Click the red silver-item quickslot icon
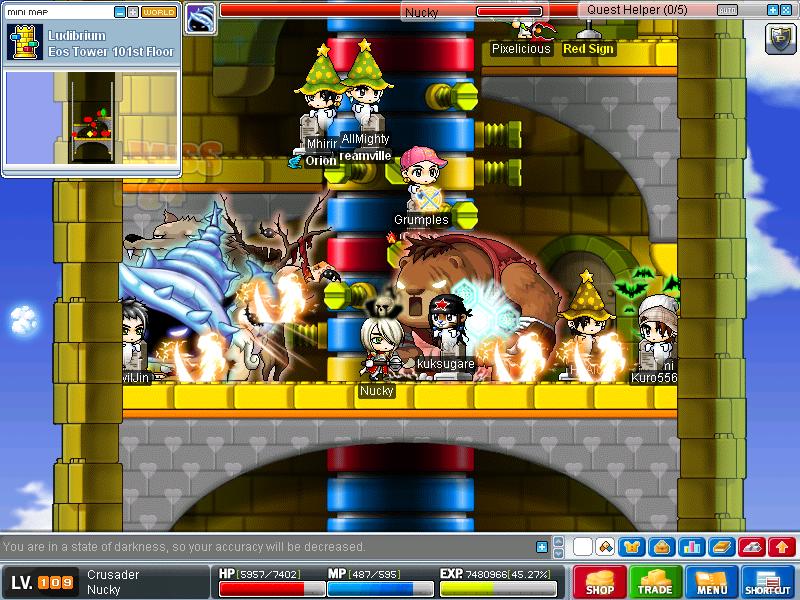 tap(752, 547)
